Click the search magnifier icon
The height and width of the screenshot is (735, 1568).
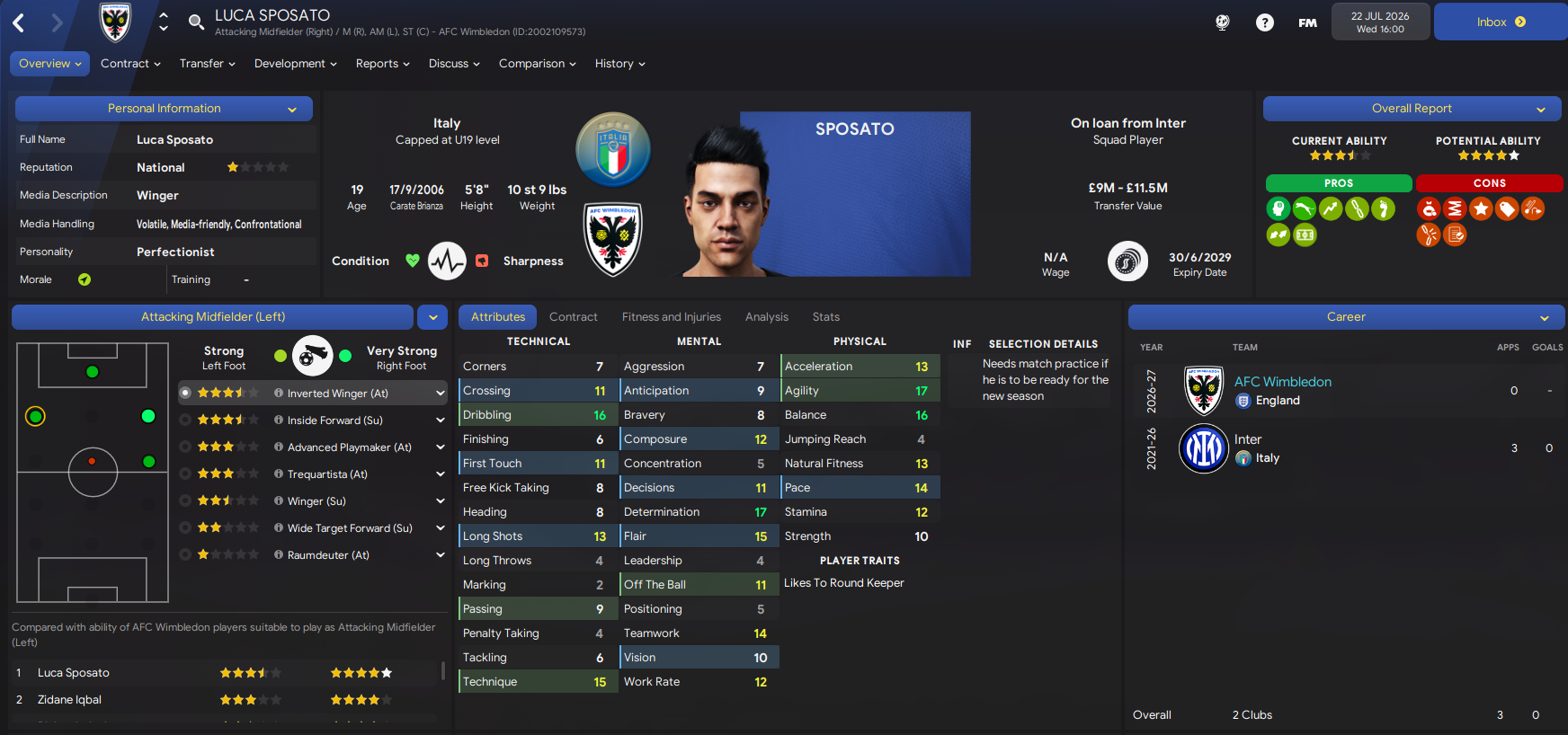click(196, 22)
